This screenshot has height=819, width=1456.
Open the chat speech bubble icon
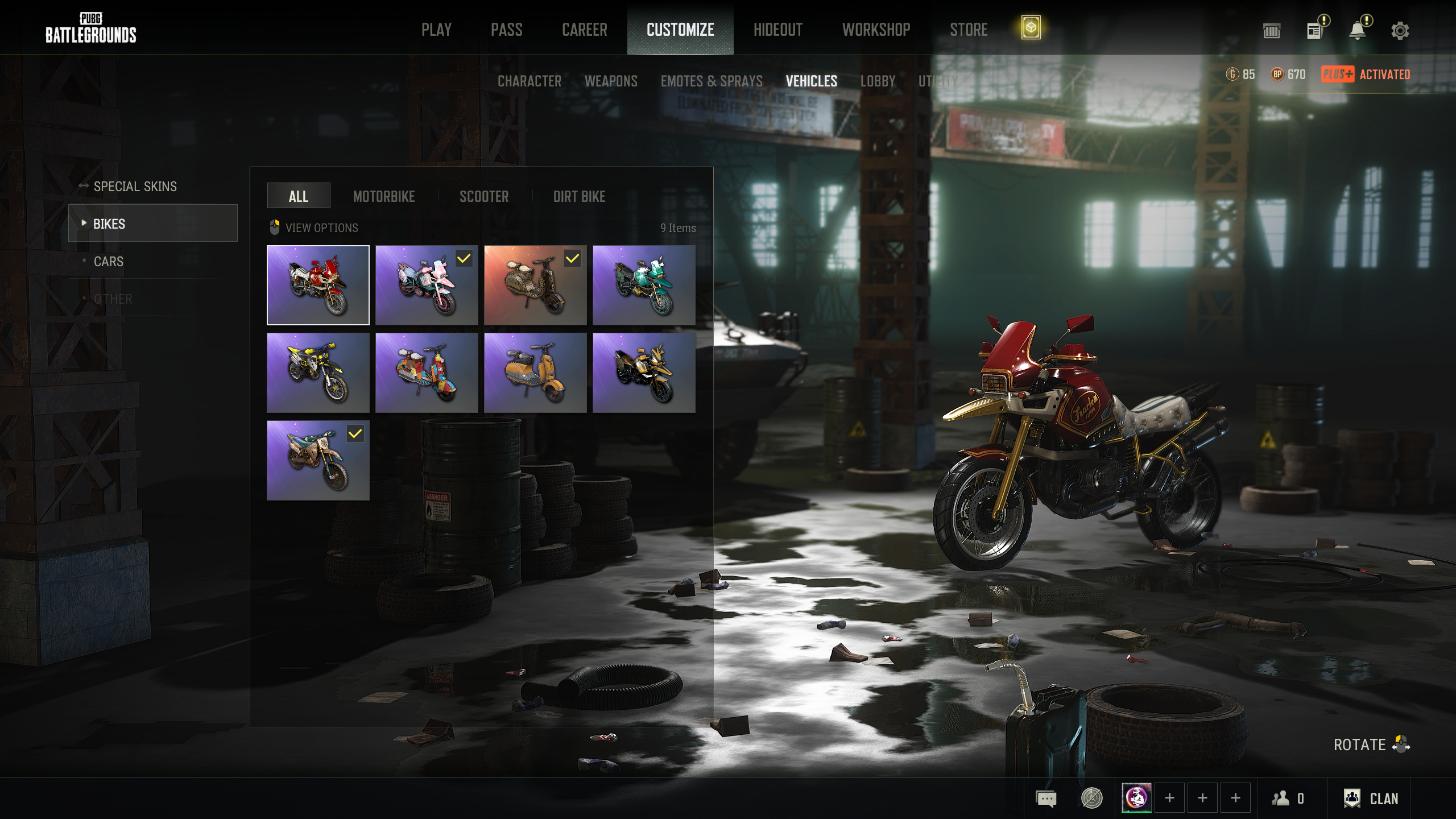tap(1046, 799)
